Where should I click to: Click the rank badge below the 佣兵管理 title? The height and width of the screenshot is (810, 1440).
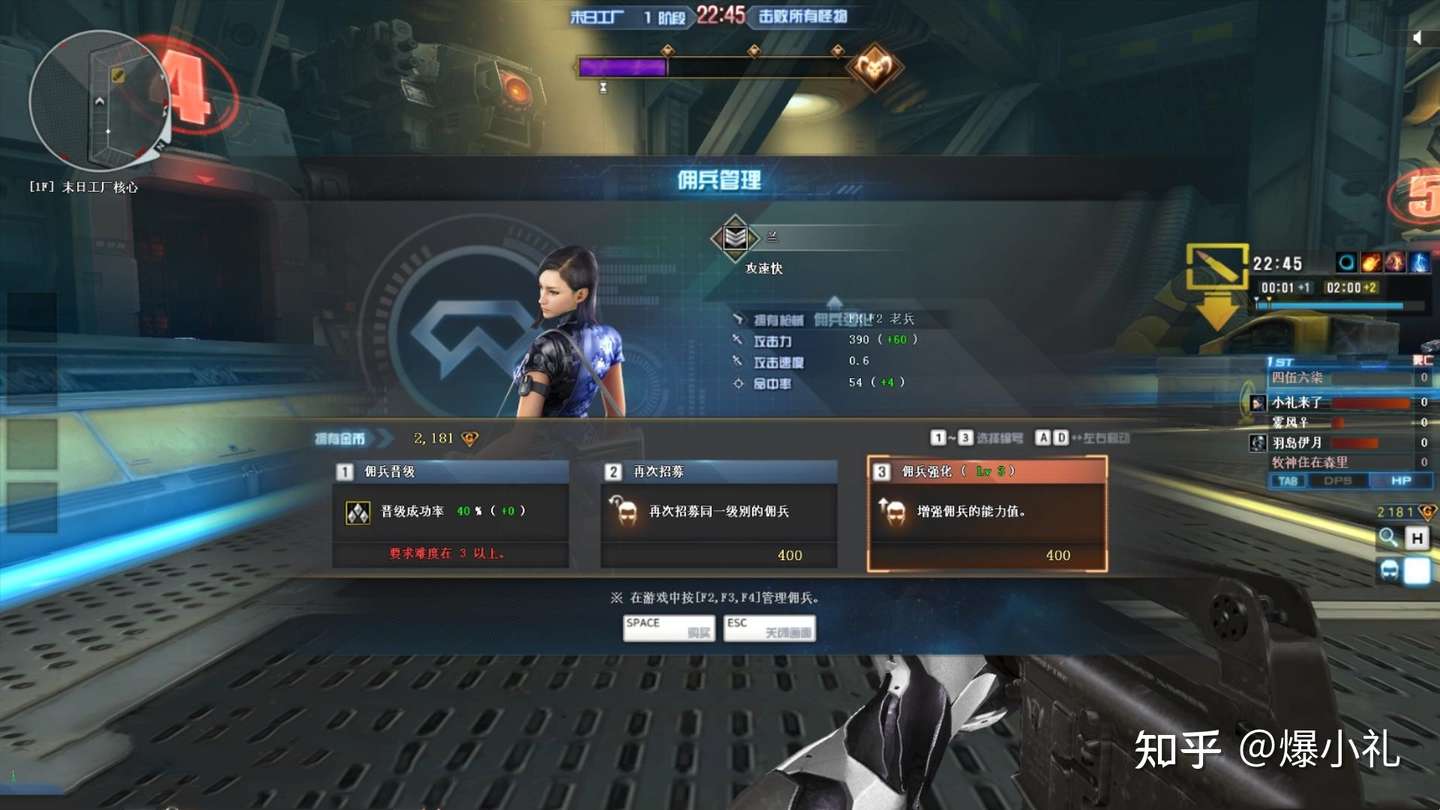[733, 237]
